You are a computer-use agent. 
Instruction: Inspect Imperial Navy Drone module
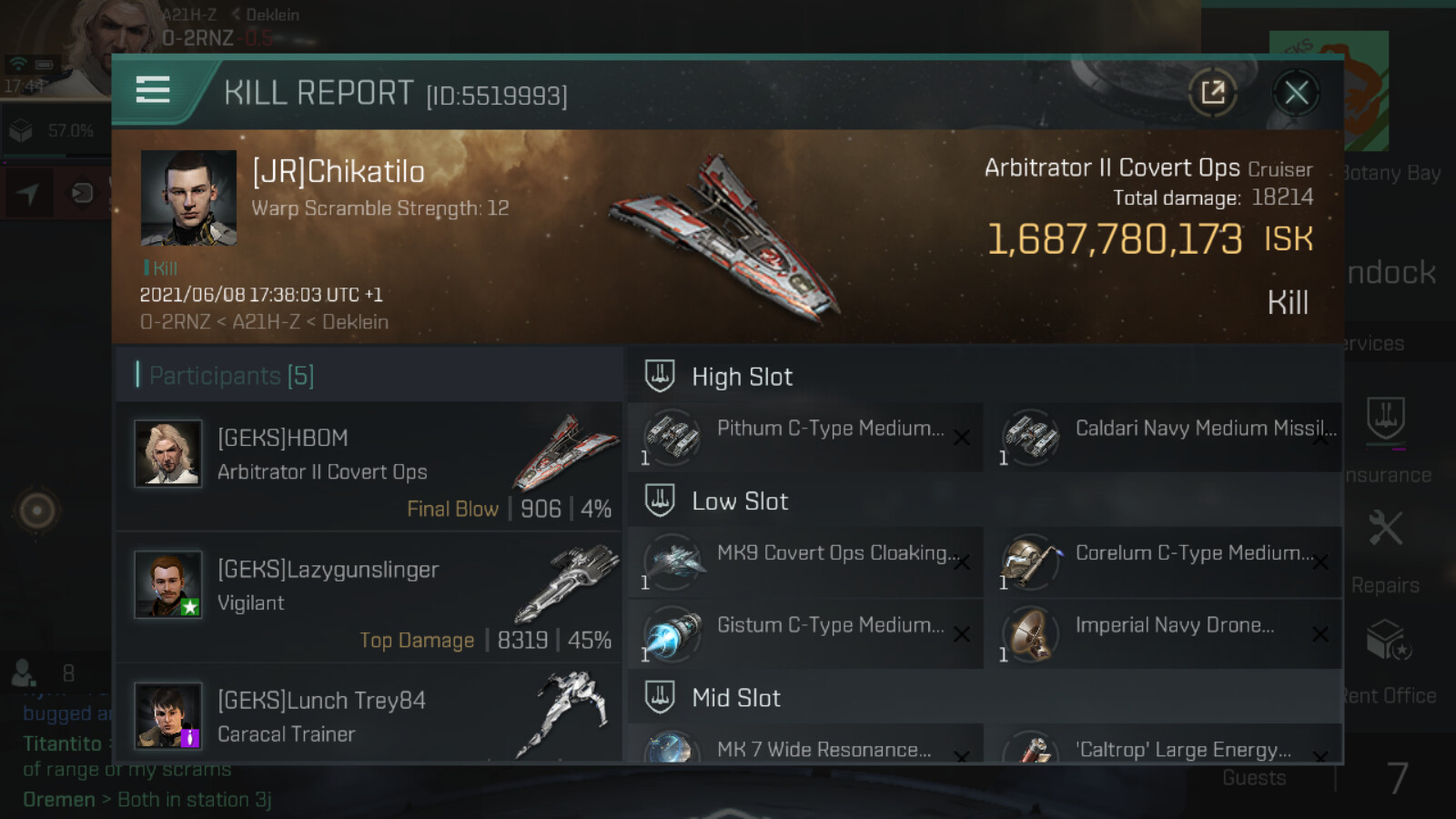[x=1164, y=633]
